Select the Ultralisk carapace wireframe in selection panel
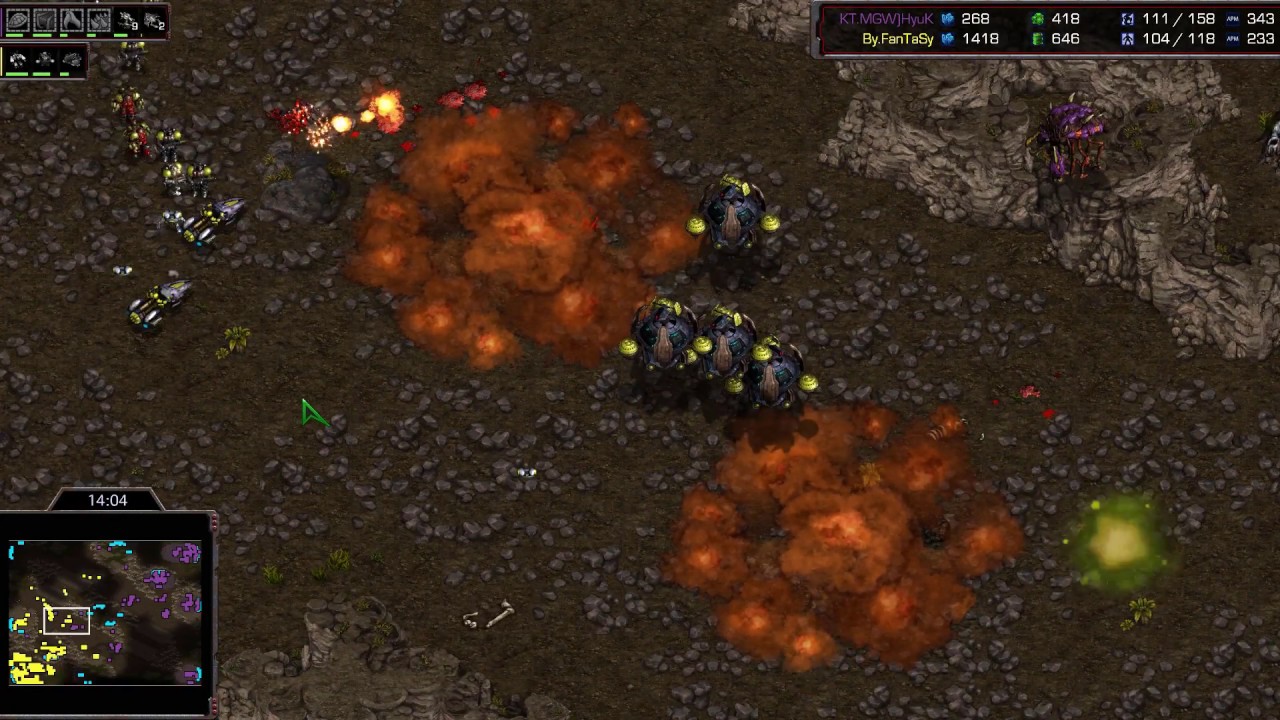 18,19
